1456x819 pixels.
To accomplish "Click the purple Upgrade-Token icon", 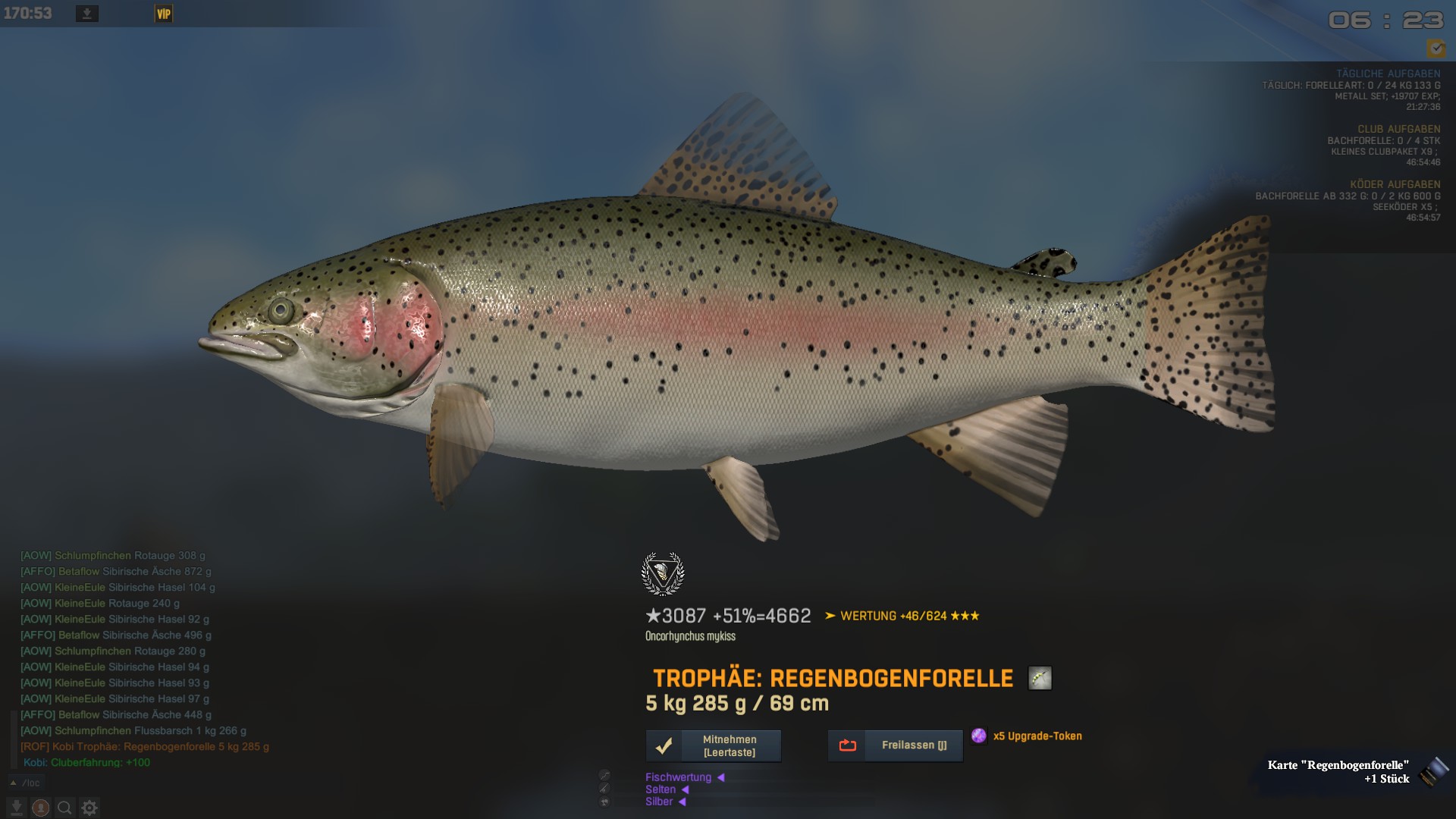I will (x=979, y=736).
